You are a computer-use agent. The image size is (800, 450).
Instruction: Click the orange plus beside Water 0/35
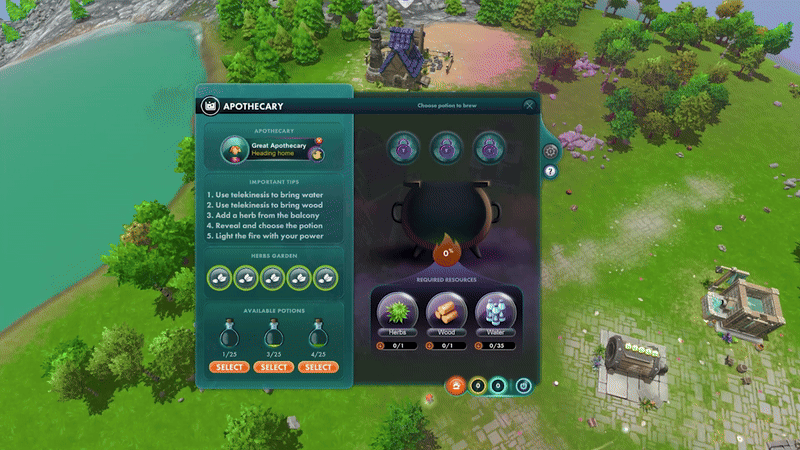(x=478, y=346)
